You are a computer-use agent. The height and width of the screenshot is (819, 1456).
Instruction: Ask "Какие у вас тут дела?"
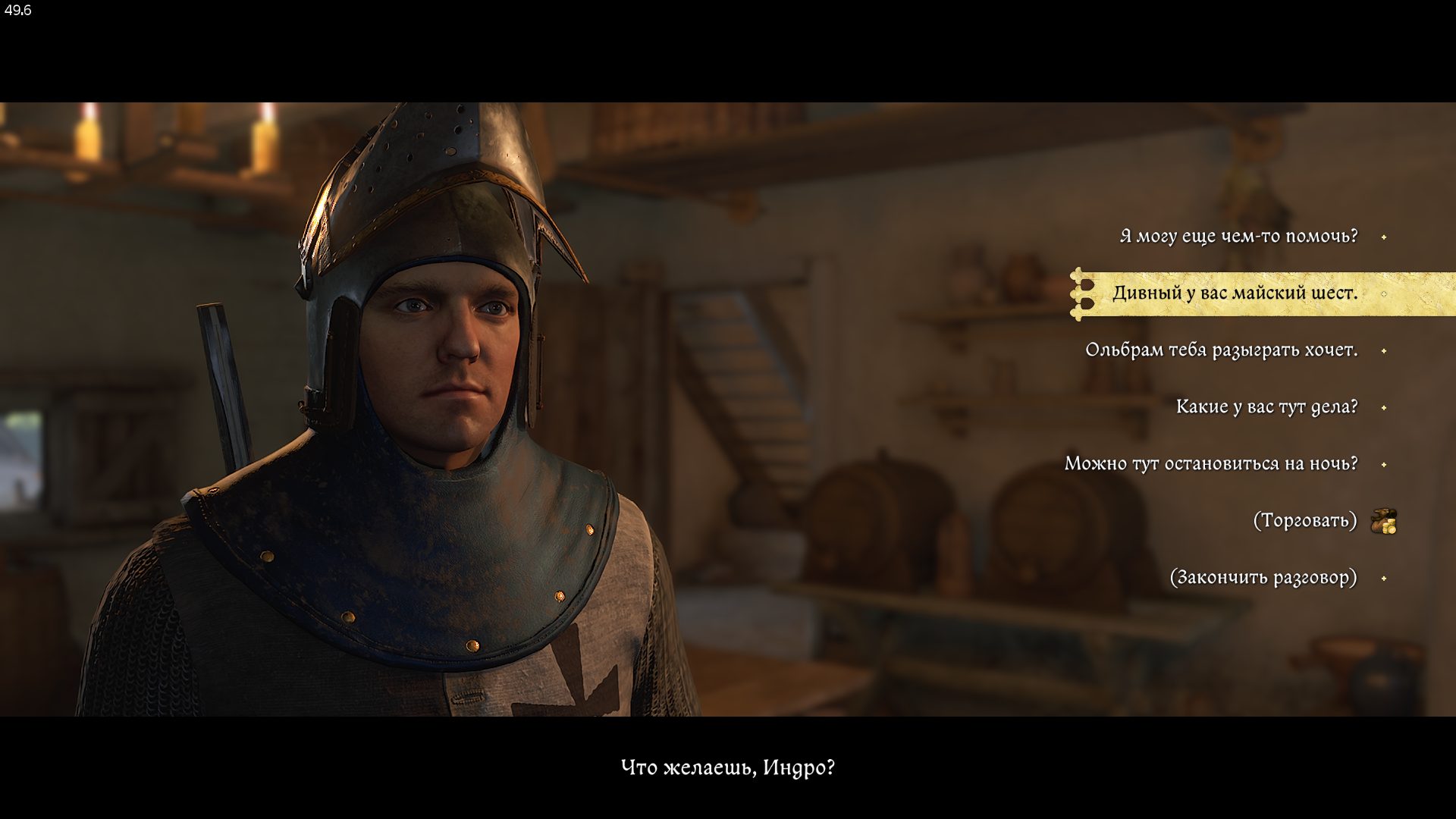click(1266, 407)
